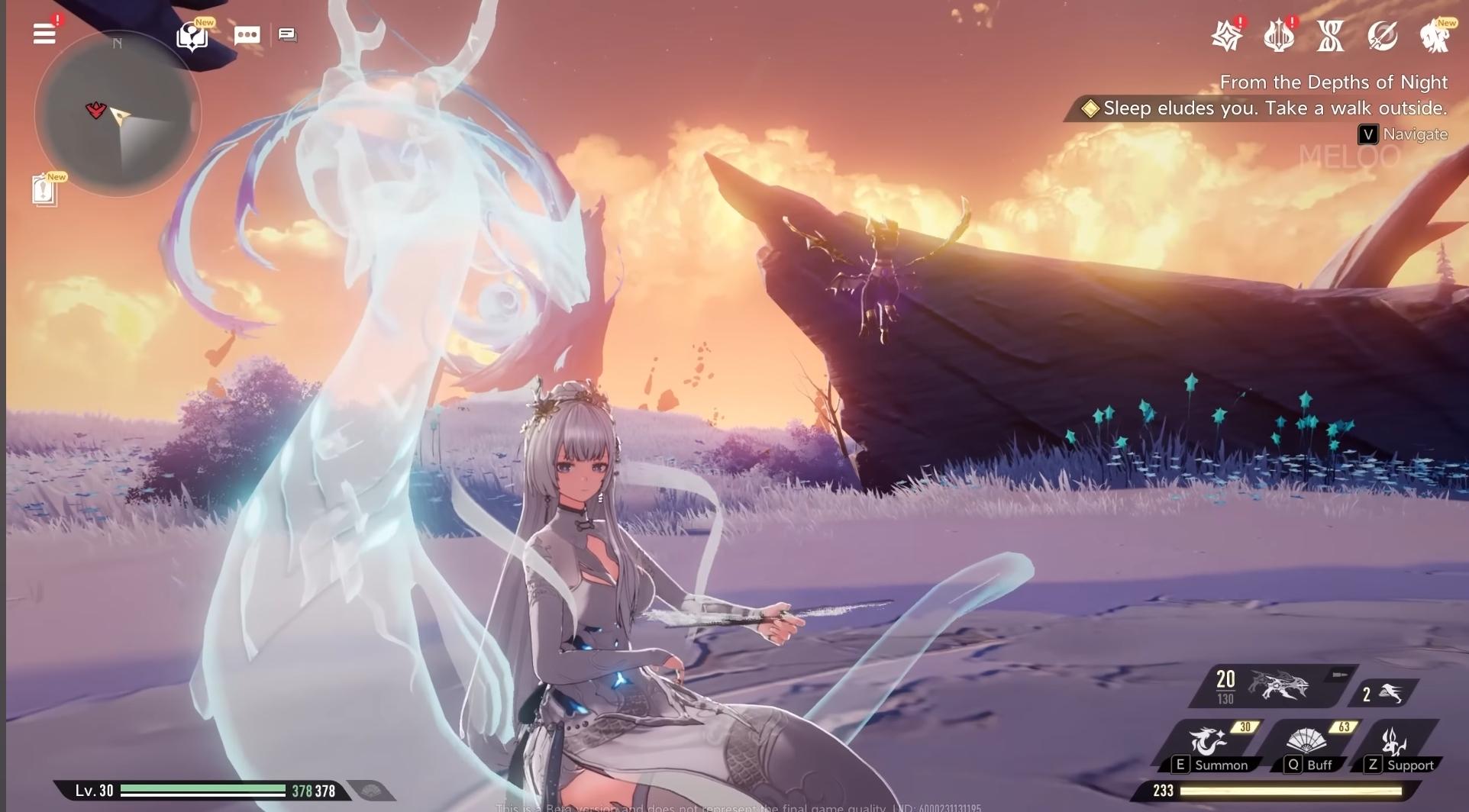The height and width of the screenshot is (812, 1469).
Task: Click the red enemy marker on the minimap
Action: point(95,111)
